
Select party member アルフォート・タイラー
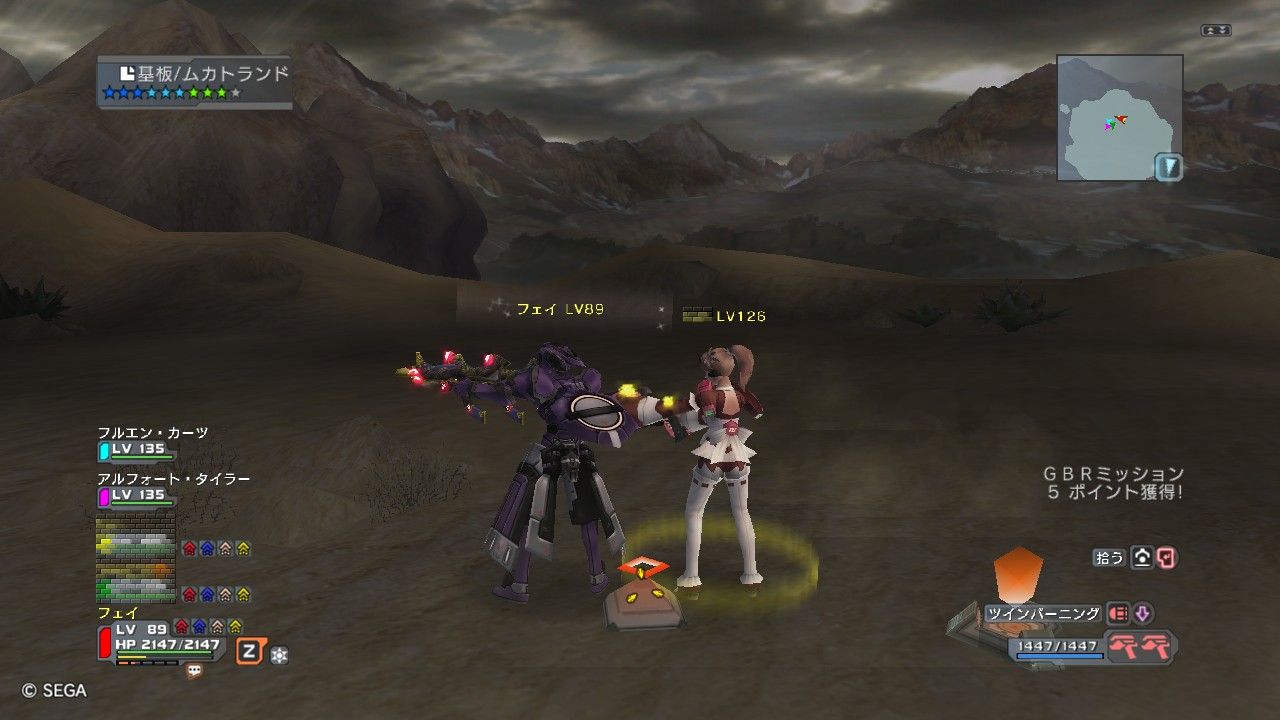[x=173, y=479]
